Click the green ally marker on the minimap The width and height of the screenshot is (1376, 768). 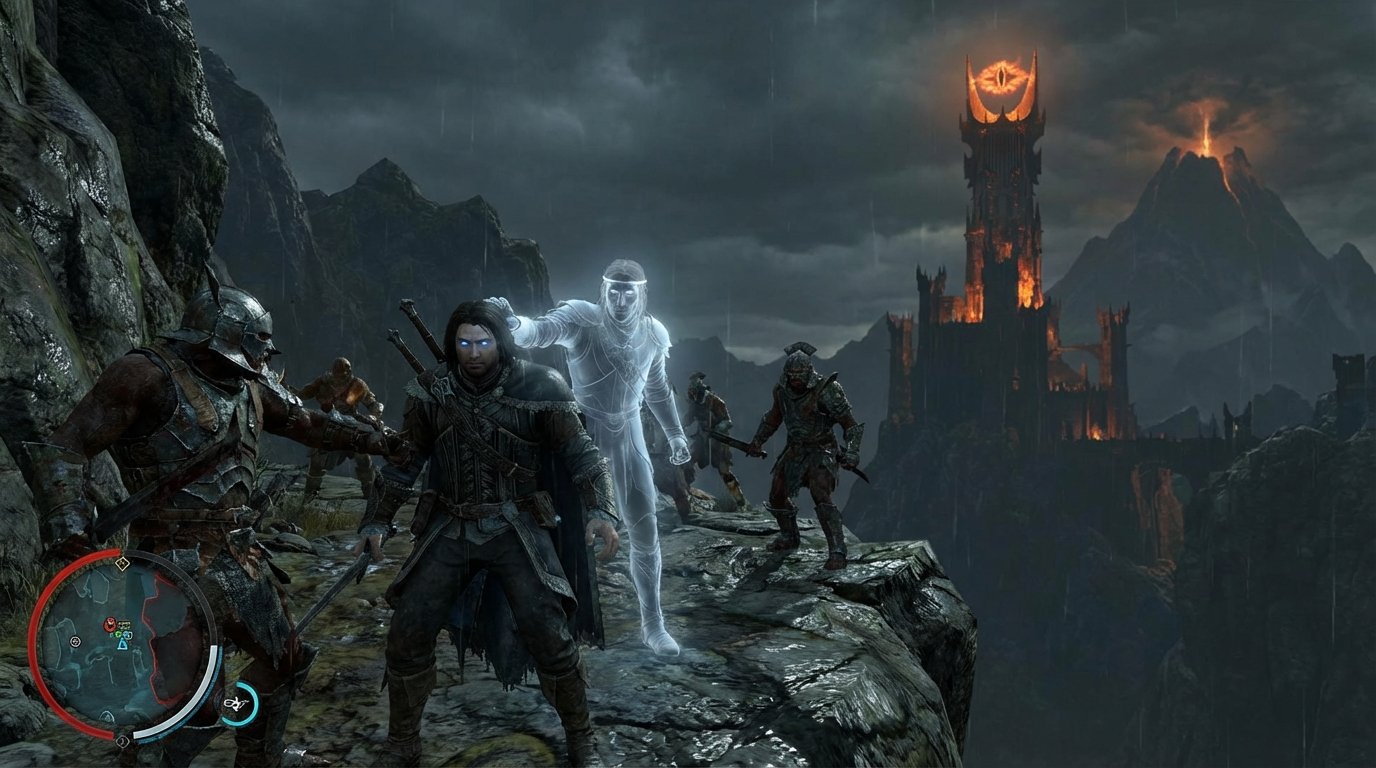tap(118, 634)
